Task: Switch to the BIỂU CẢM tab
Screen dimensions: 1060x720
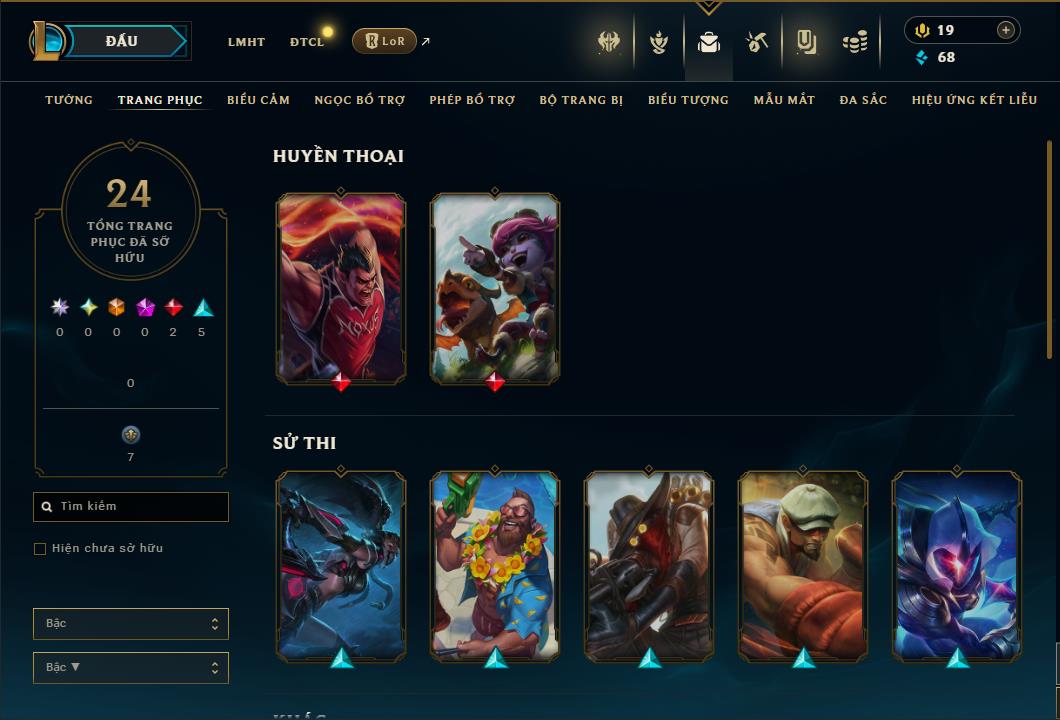Action: point(258,100)
